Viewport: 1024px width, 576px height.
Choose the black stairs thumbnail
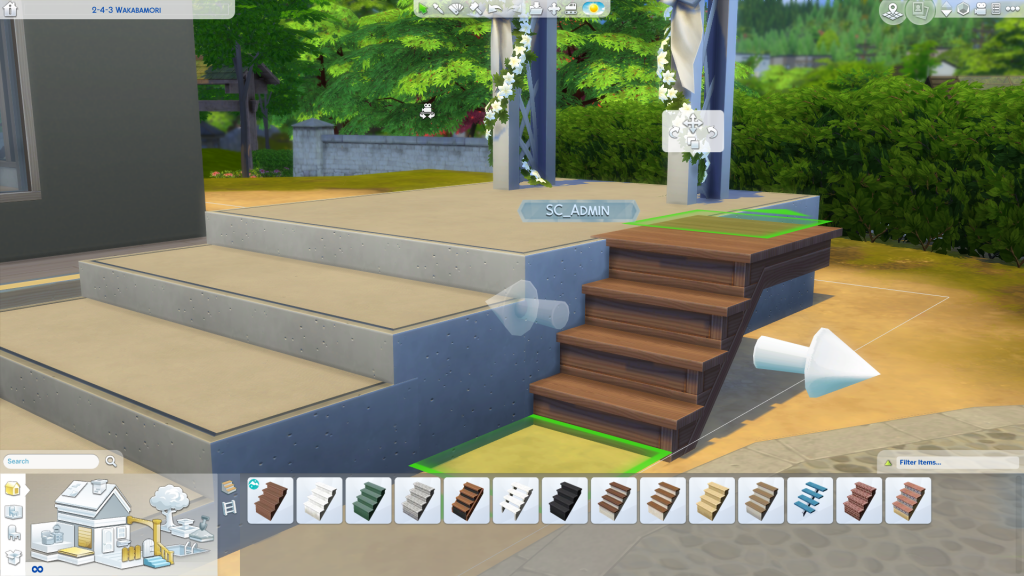tap(564, 499)
